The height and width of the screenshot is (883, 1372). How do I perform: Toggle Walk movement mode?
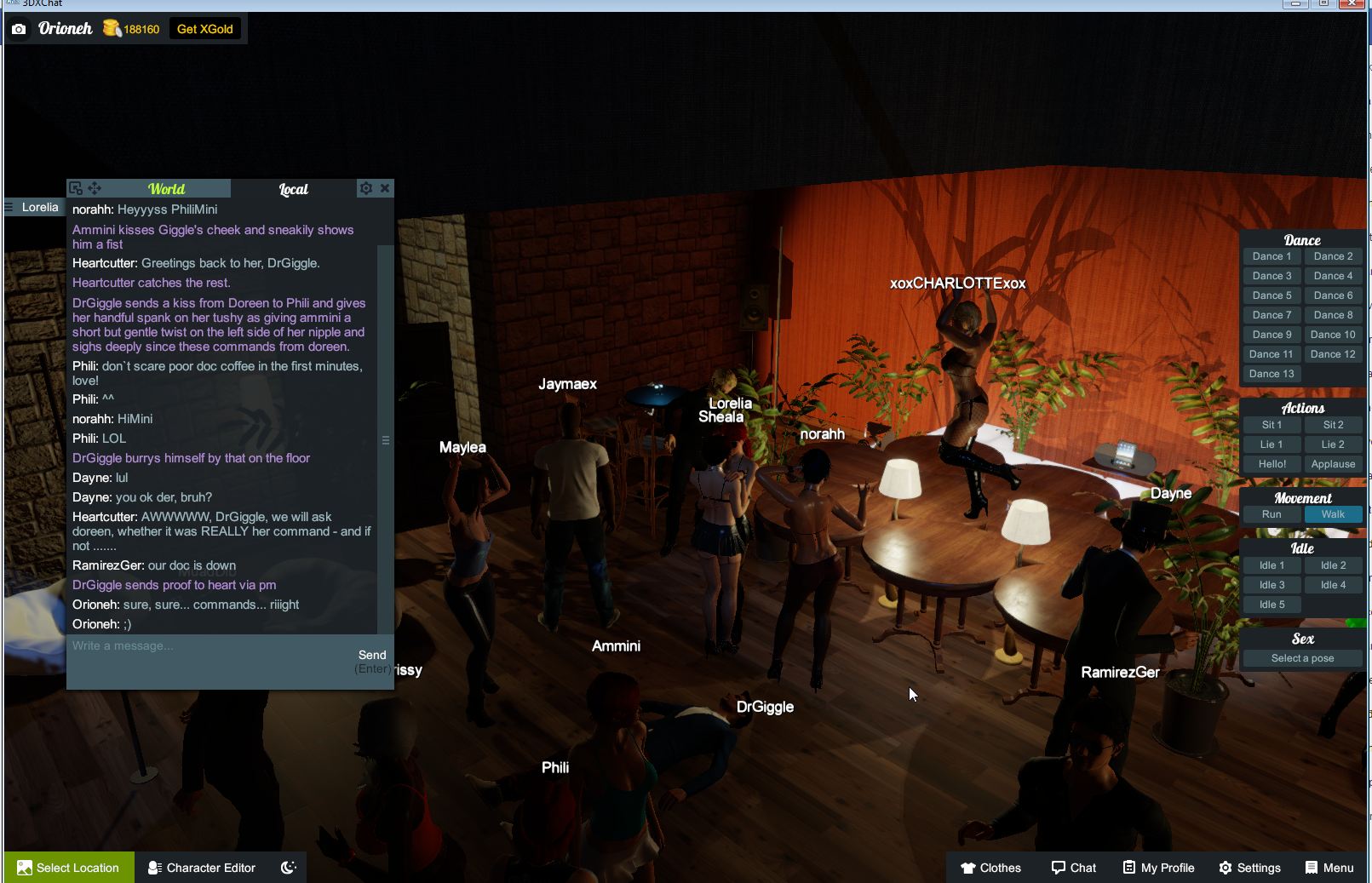(1333, 514)
